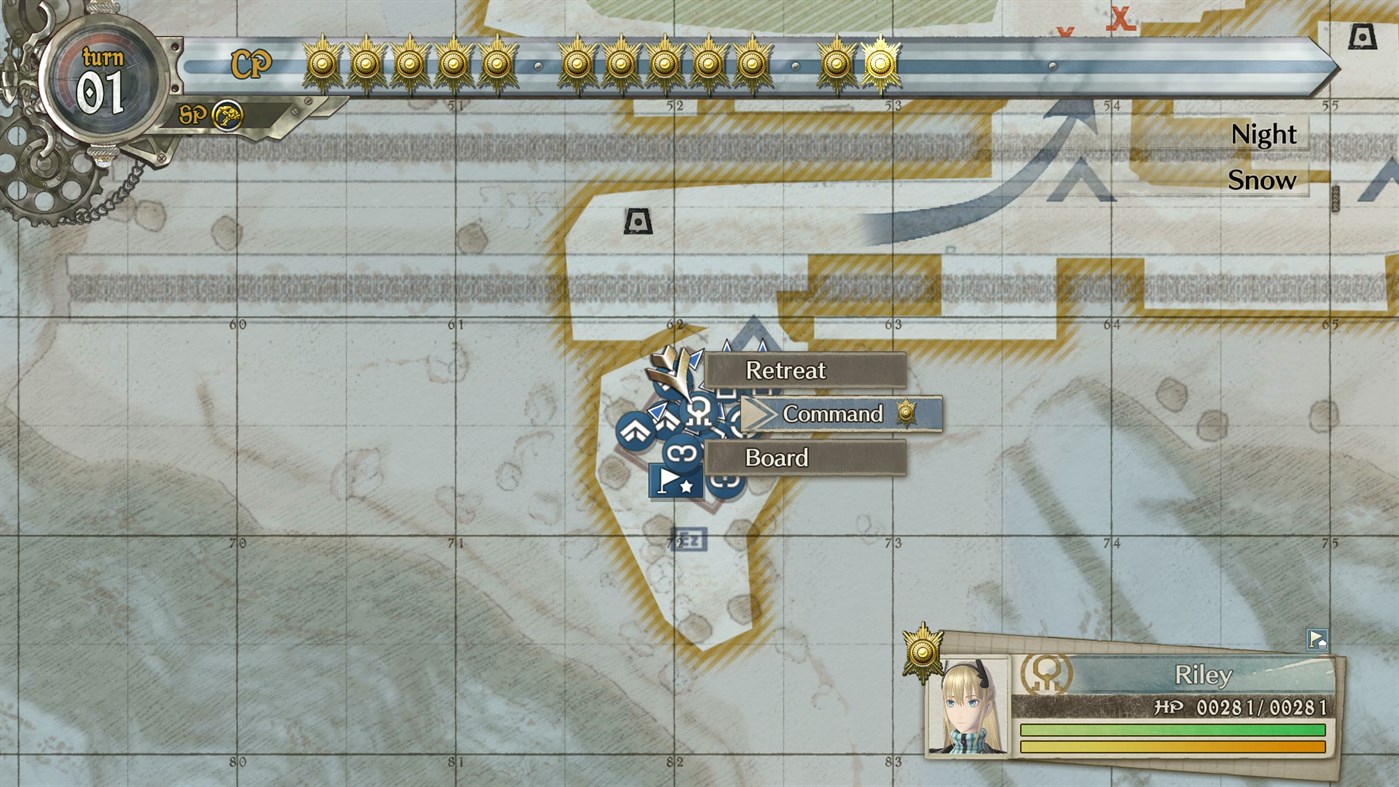
Task: Expand the Command option with the arrow cursor
Action: 833,413
